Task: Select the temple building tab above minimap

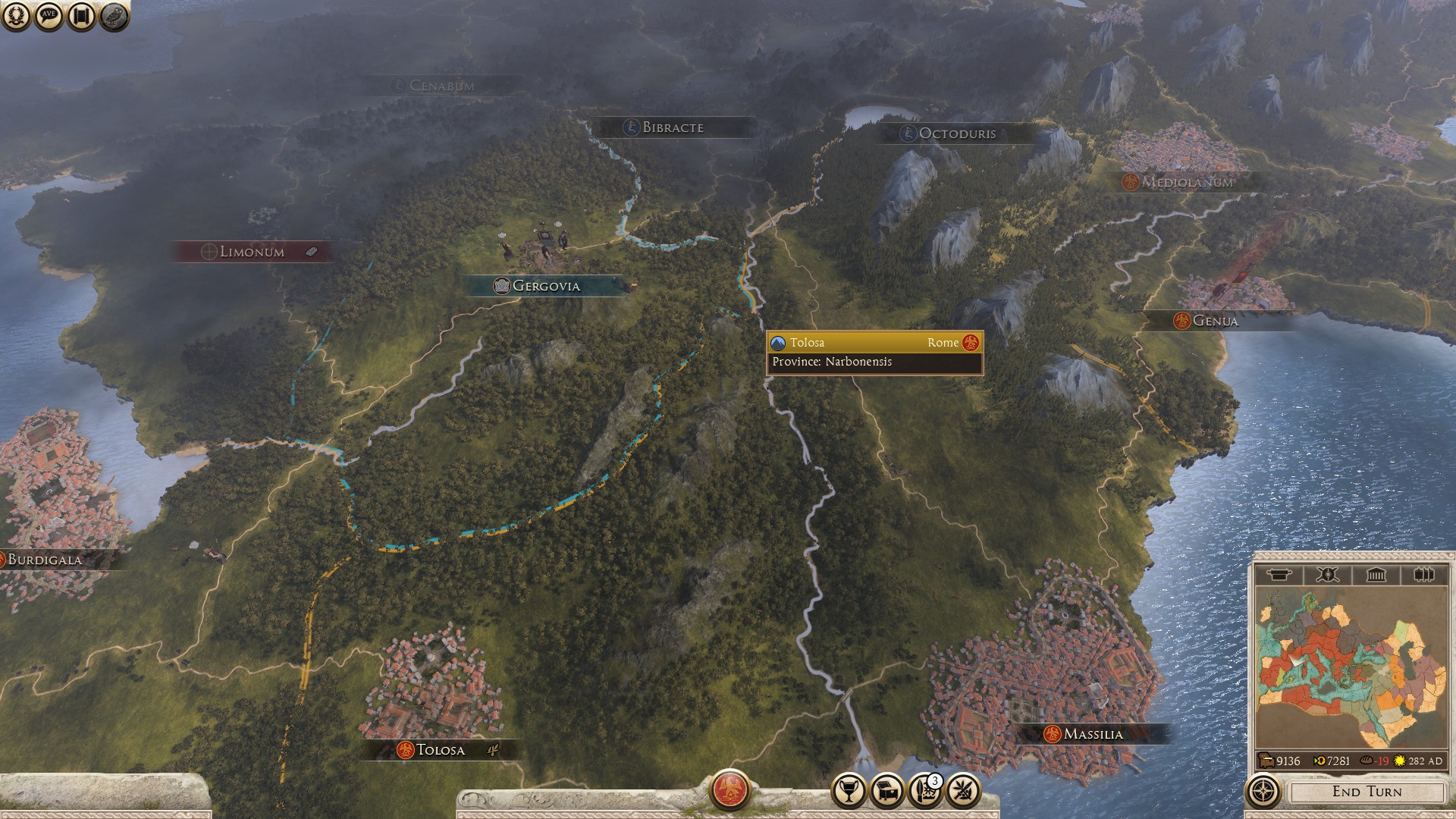Action: tap(1376, 575)
